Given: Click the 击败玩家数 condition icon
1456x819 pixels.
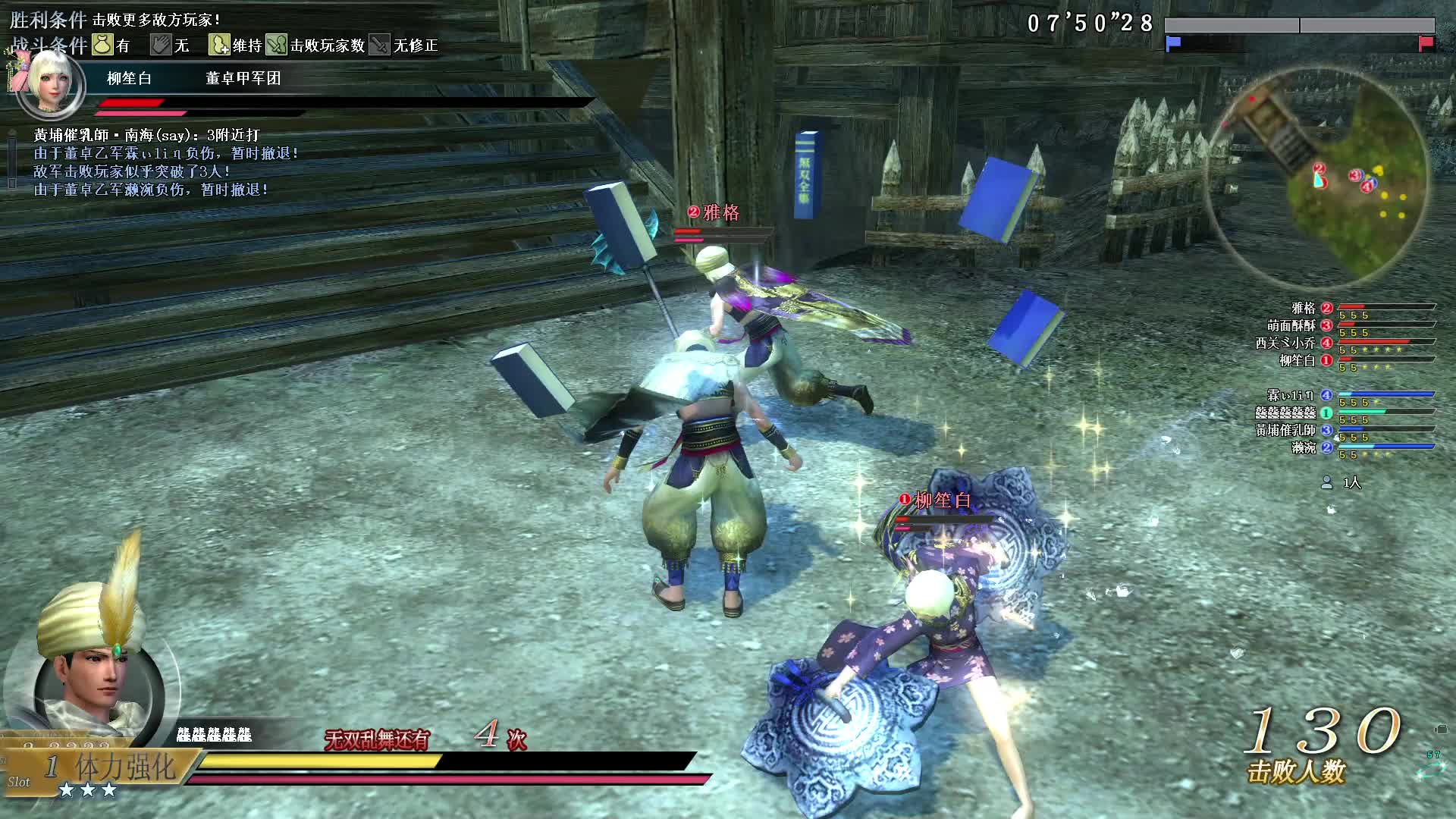Looking at the screenshot, I should tap(276, 45).
